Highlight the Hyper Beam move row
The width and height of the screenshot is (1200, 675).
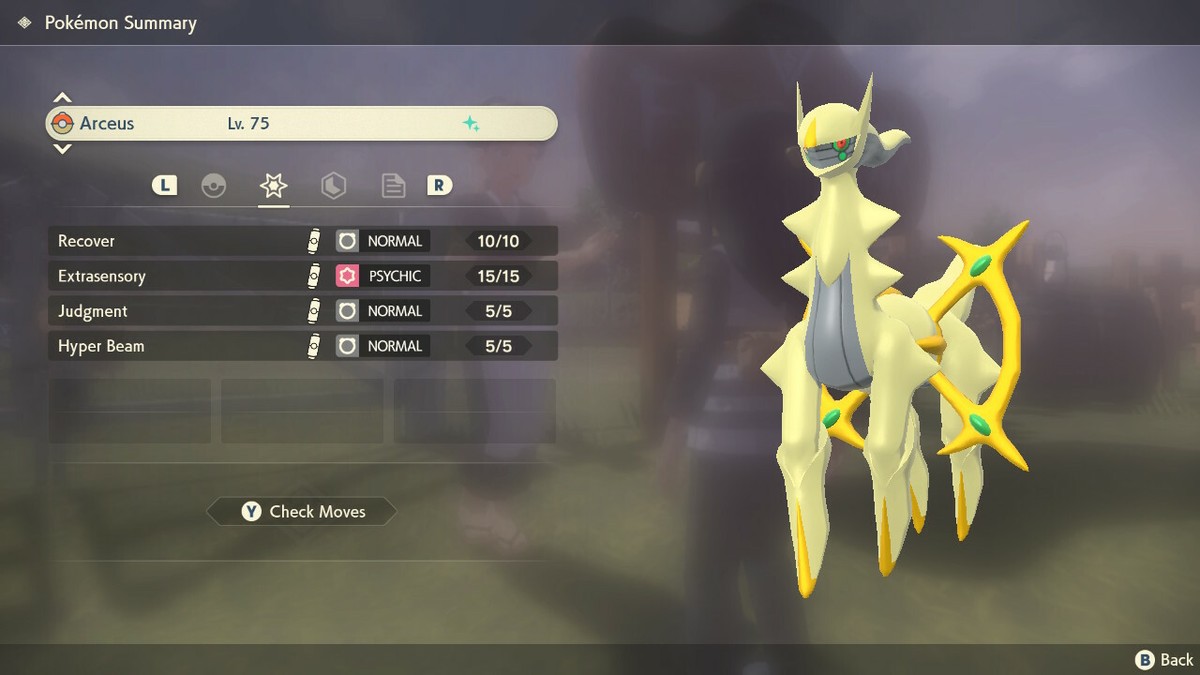coord(302,346)
